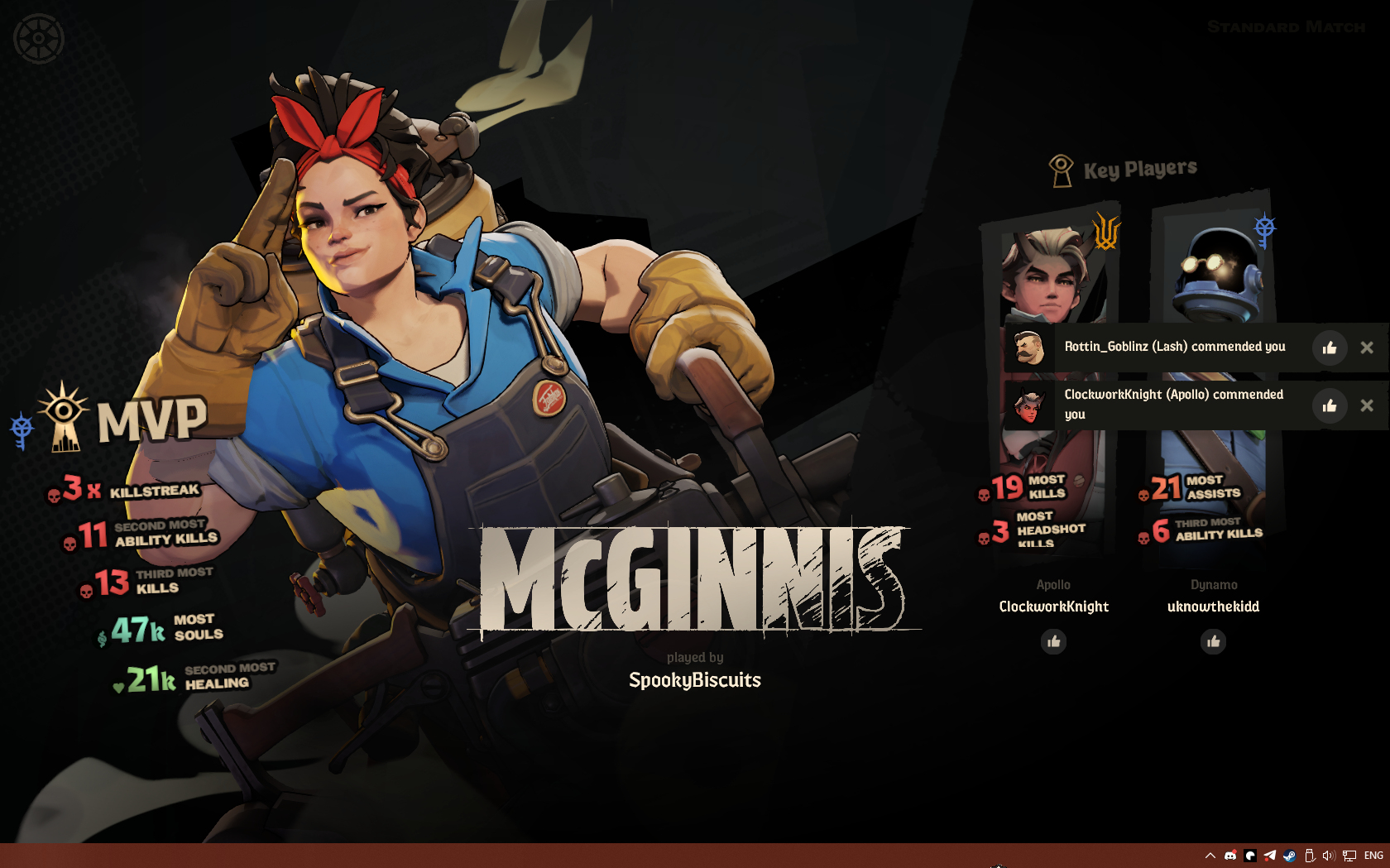Close the ClockworkKnight commended you notification
This screenshot has height=868, width=1390.
(x=1367, y=405)
